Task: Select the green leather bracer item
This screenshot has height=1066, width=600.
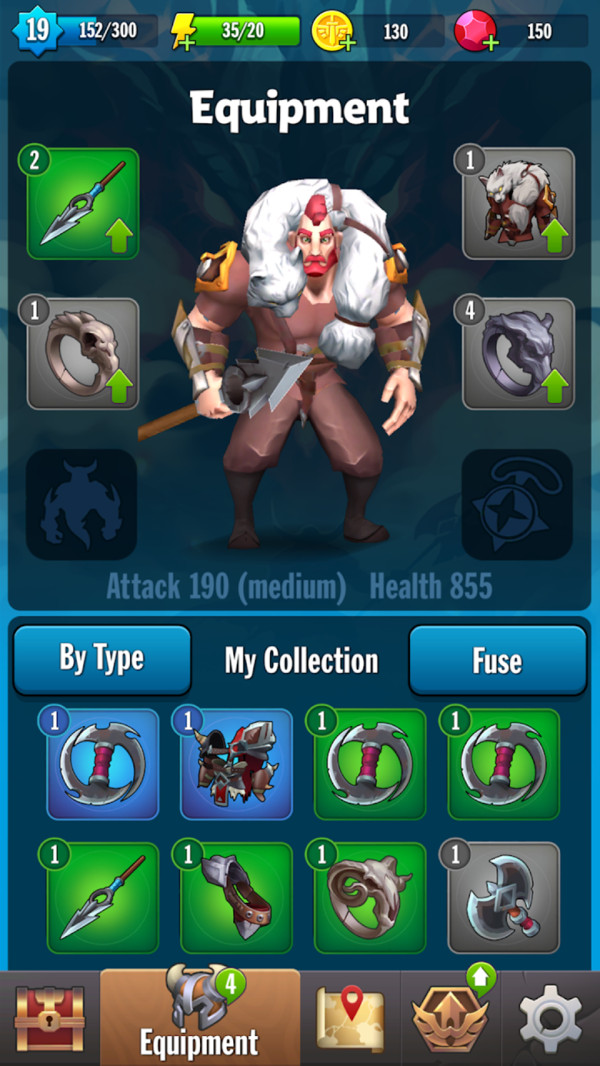Action: point(237,897)
